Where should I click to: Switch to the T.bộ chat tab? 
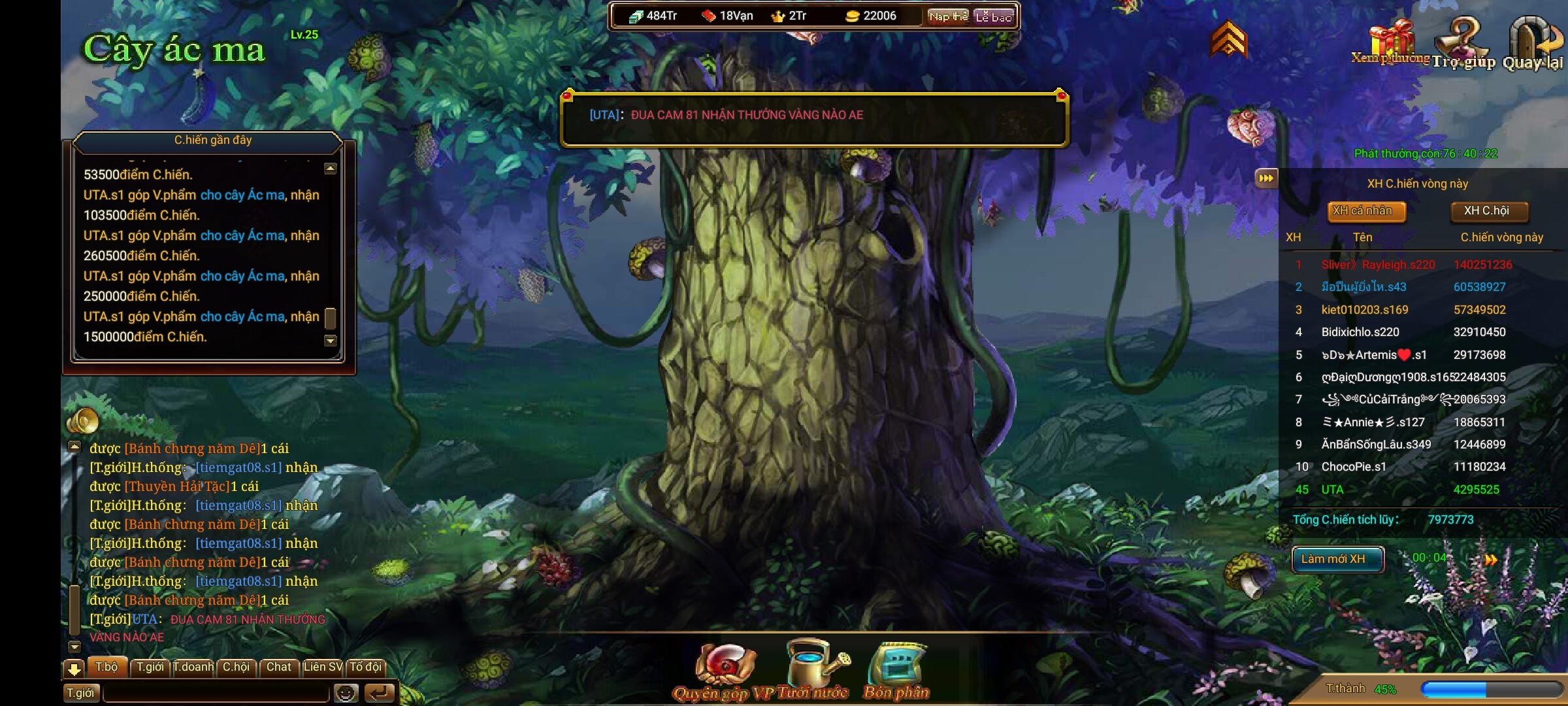coord(106,667)
